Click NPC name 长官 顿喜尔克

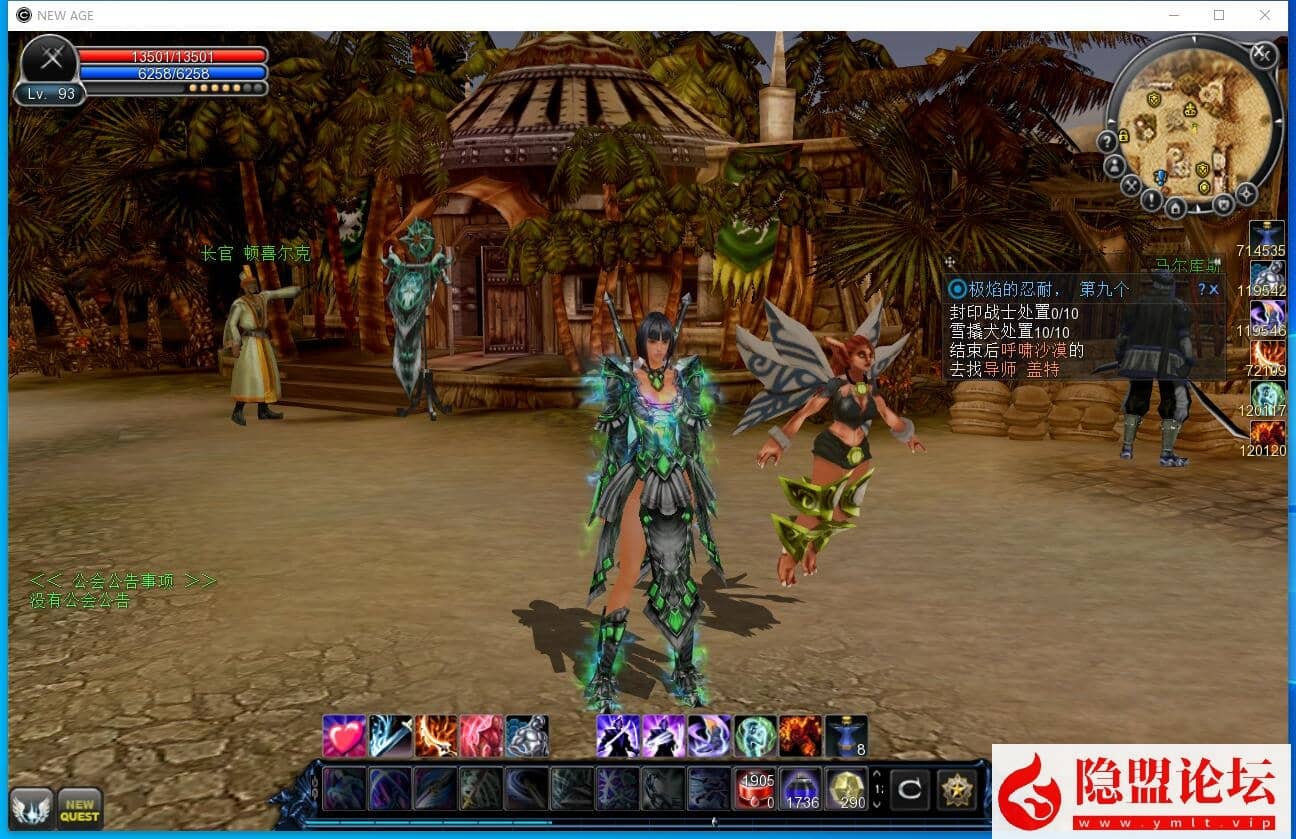255,253
